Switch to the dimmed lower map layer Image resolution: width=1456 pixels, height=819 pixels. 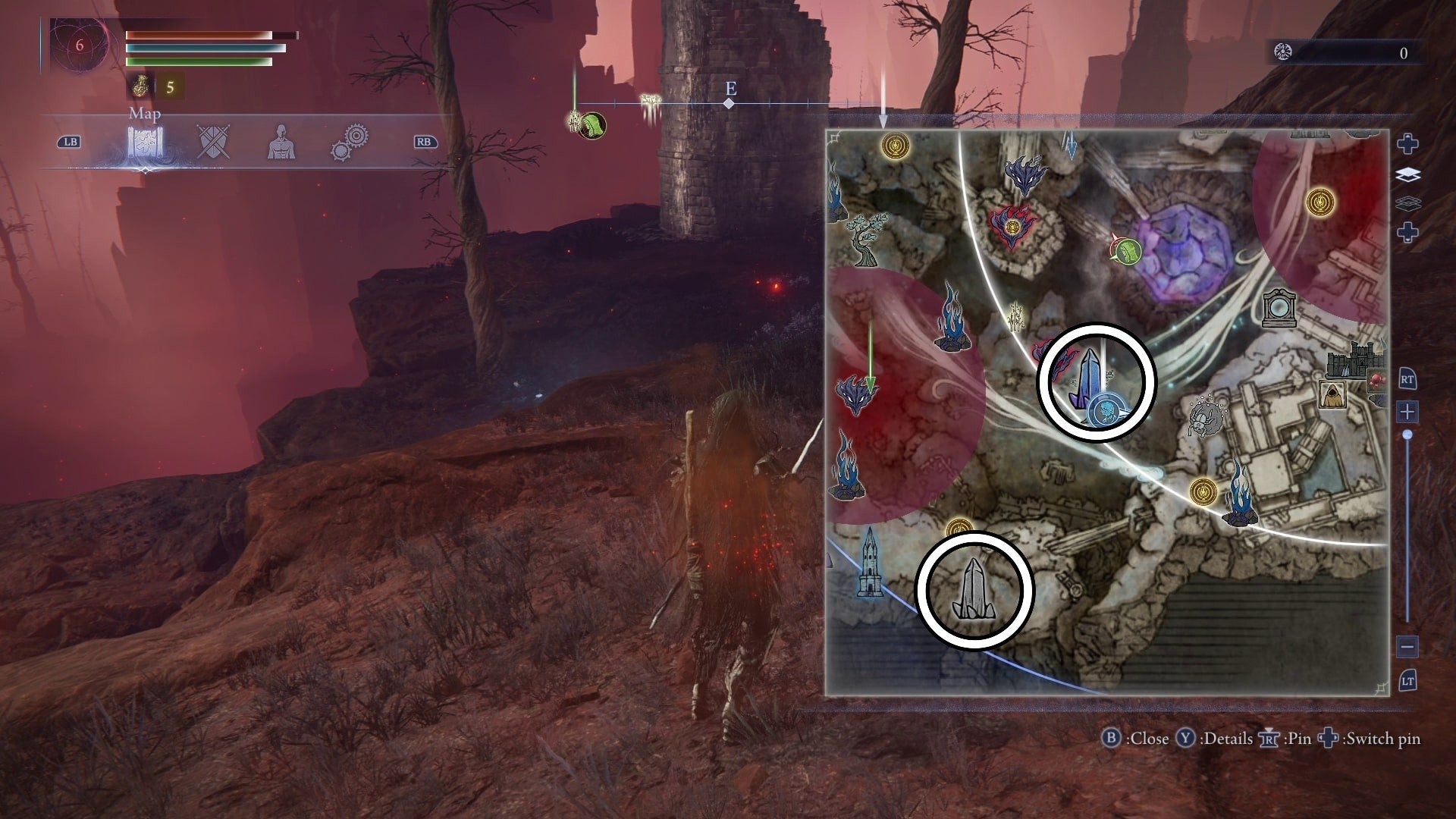[1407, 203]
